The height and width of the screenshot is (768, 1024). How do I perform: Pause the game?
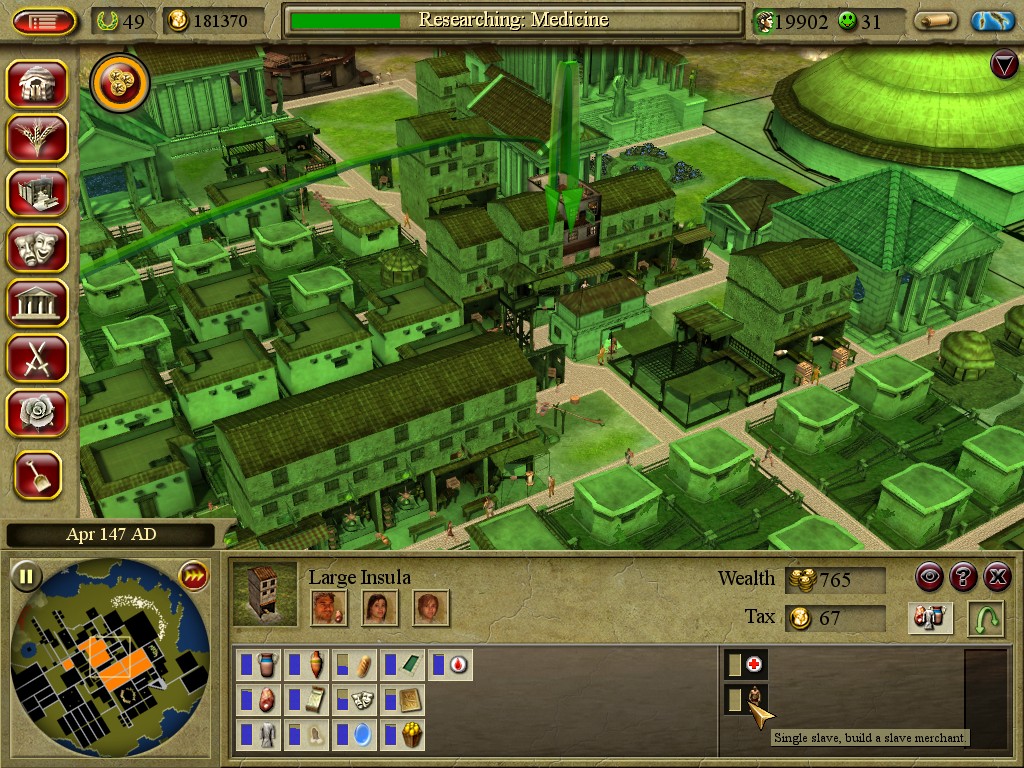tap(27, 577)
